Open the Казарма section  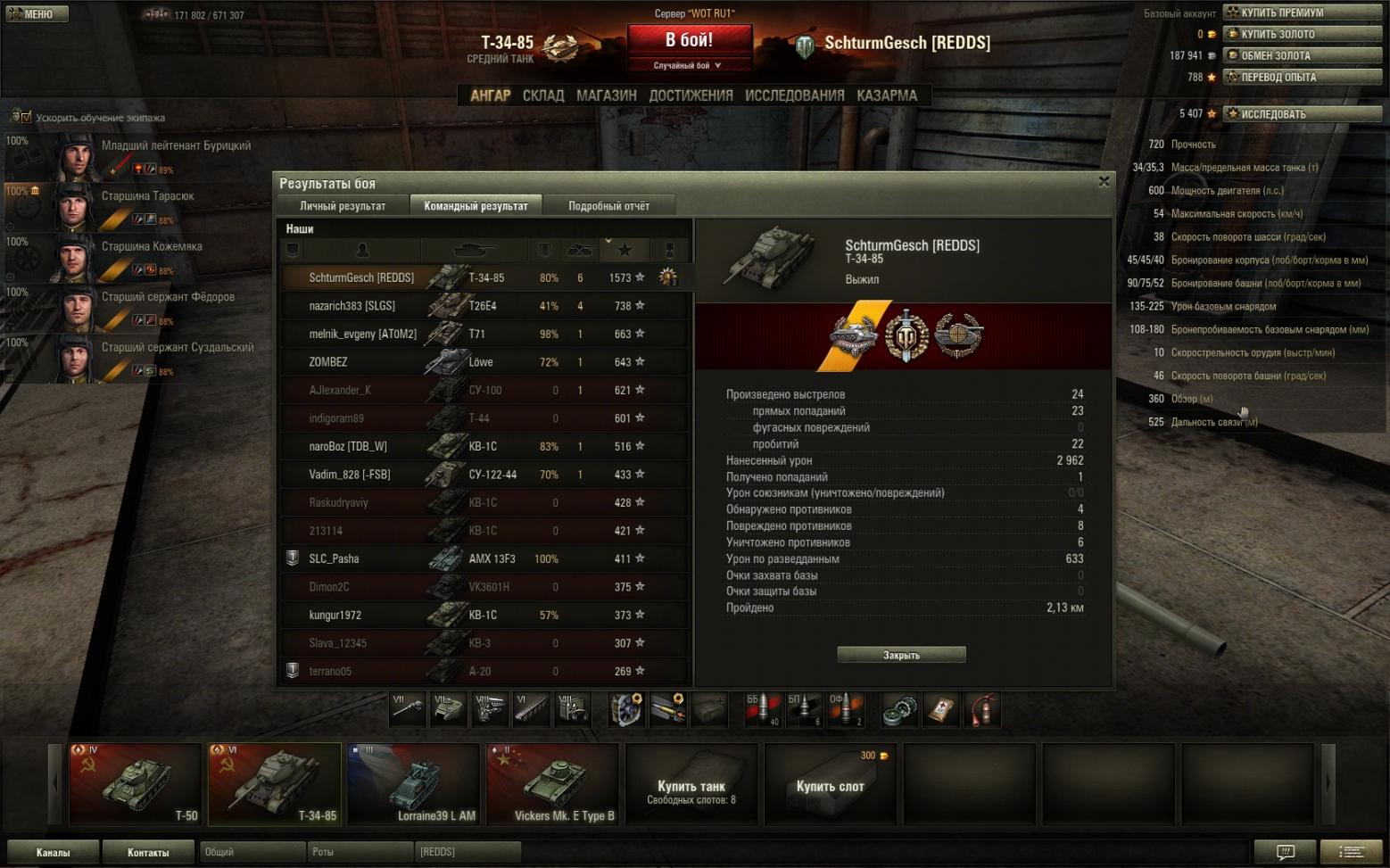click(x=887, y=95)
